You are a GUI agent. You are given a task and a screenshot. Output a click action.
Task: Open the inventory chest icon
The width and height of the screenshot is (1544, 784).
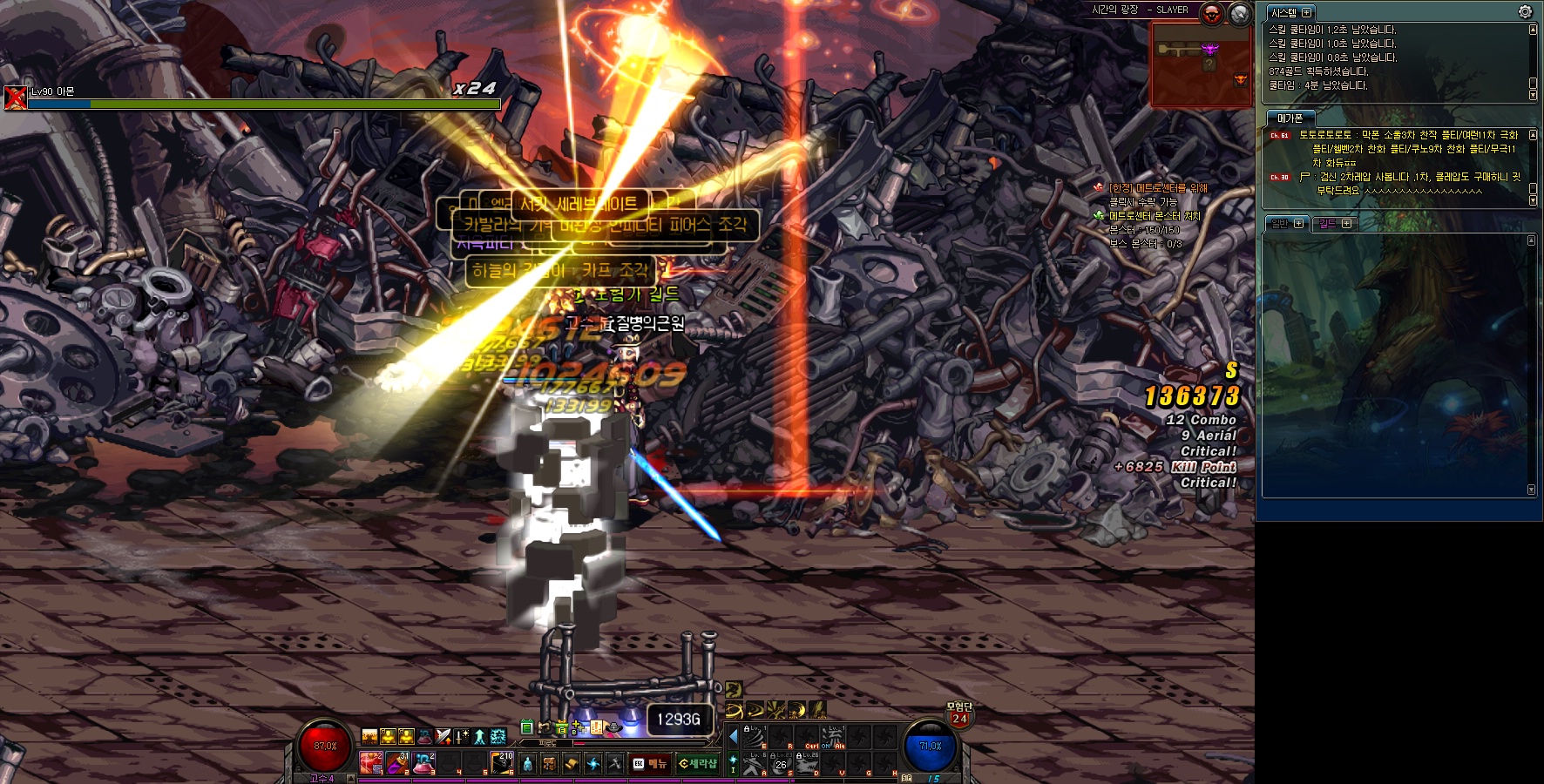[549, 764]
